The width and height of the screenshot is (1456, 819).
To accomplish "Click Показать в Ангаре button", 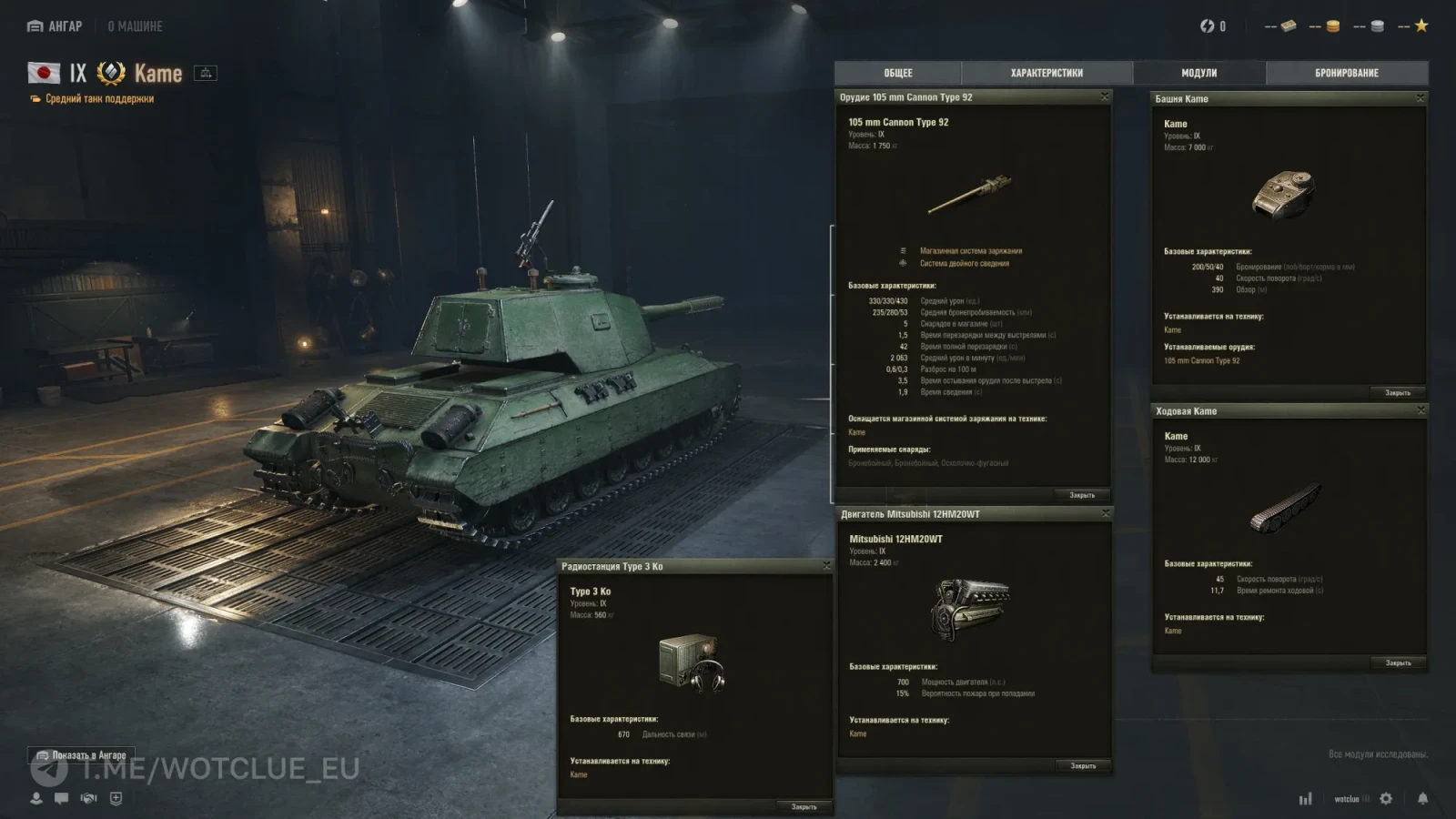I will tap(81, 755).
